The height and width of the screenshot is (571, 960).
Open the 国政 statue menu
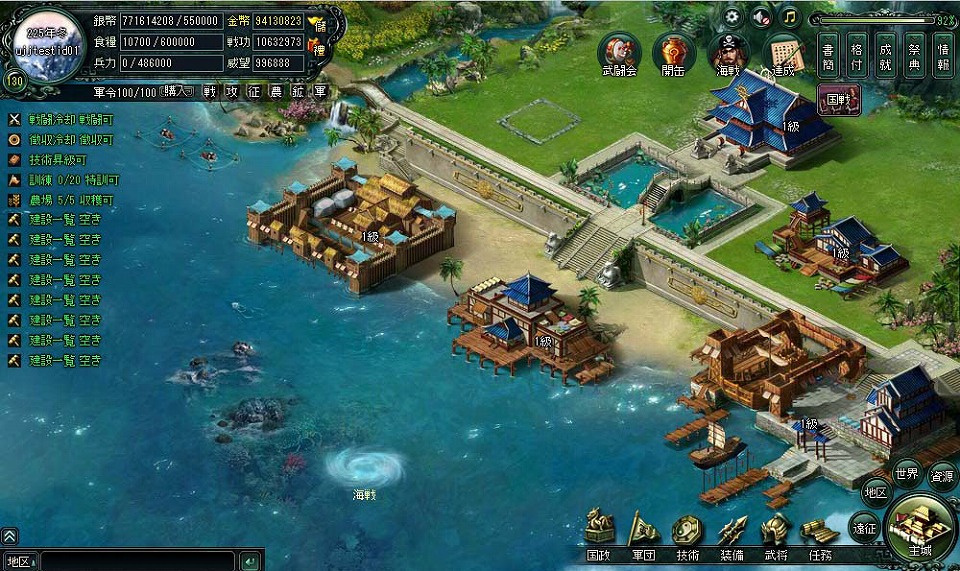(599, 531)
